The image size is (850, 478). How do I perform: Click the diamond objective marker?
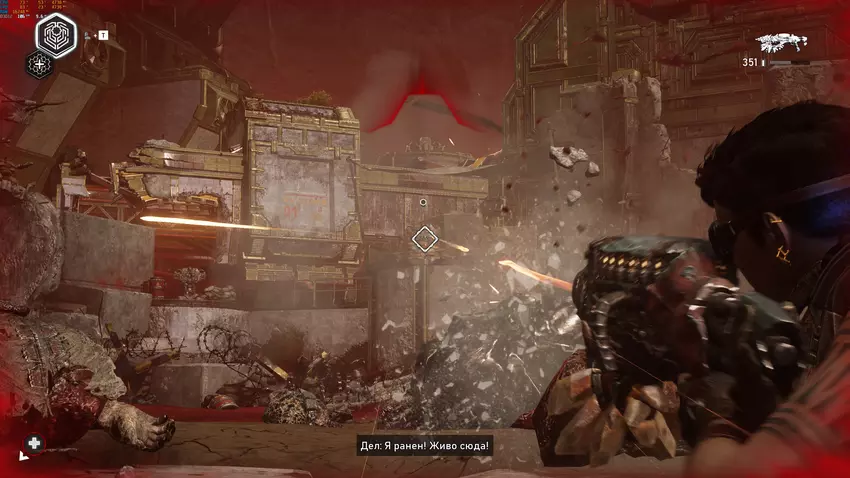click(x=425, y=238)
